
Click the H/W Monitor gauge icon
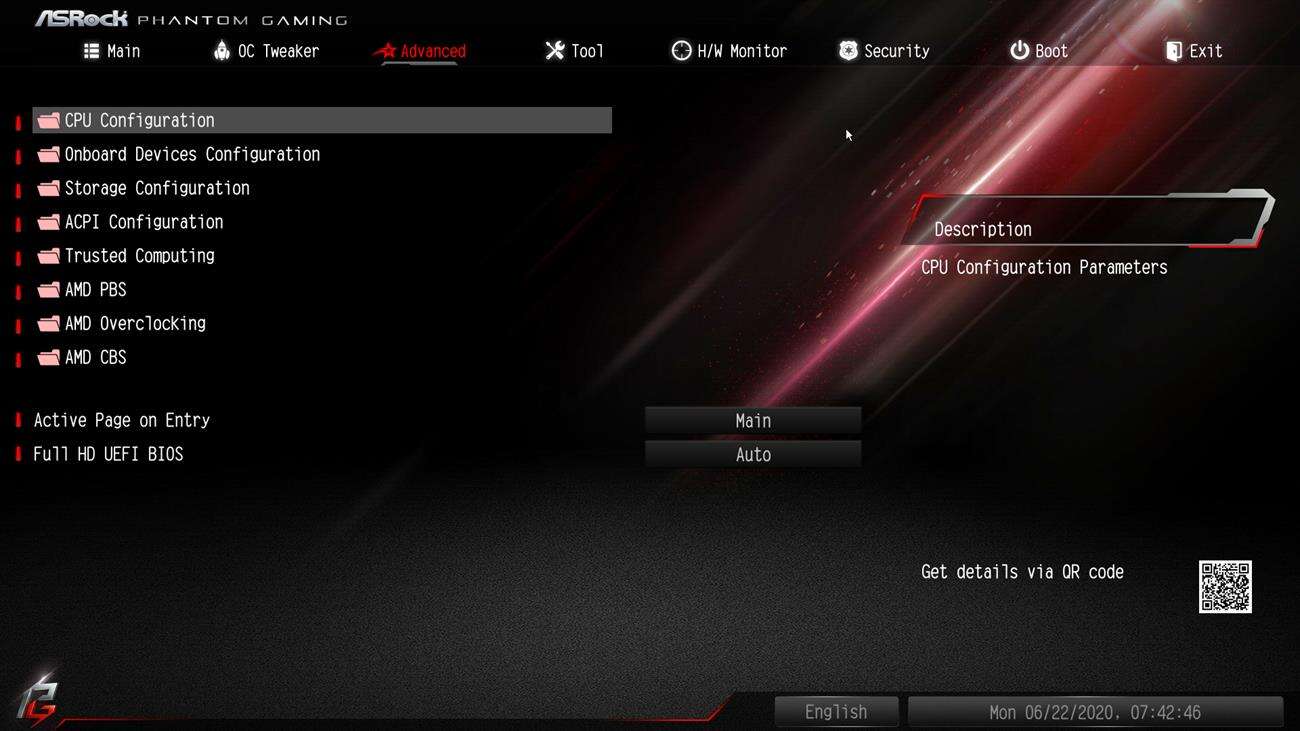tap(683, 50)
